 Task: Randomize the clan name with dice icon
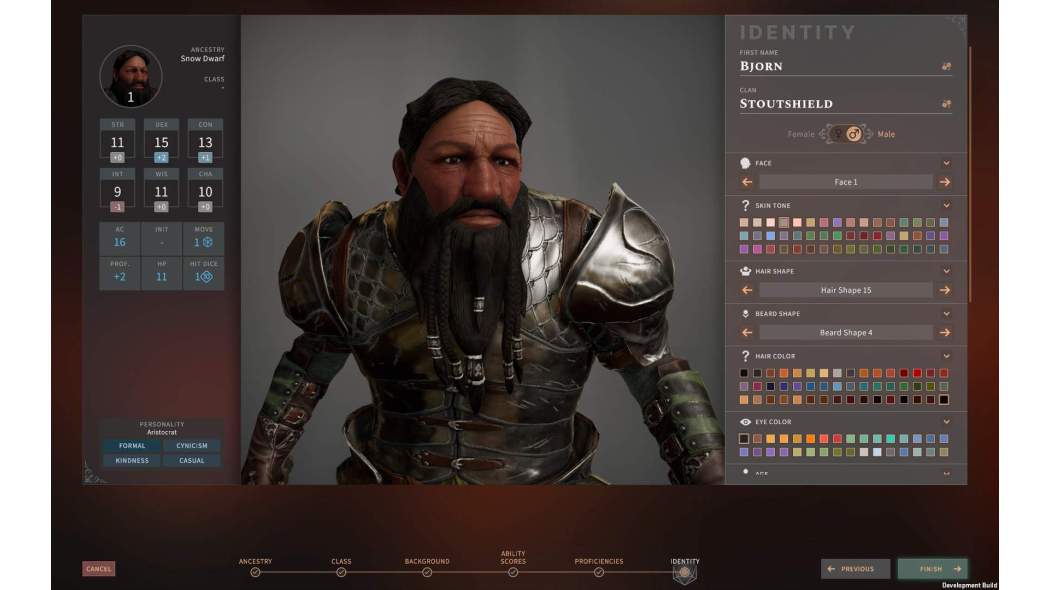(x=946, y=103)
